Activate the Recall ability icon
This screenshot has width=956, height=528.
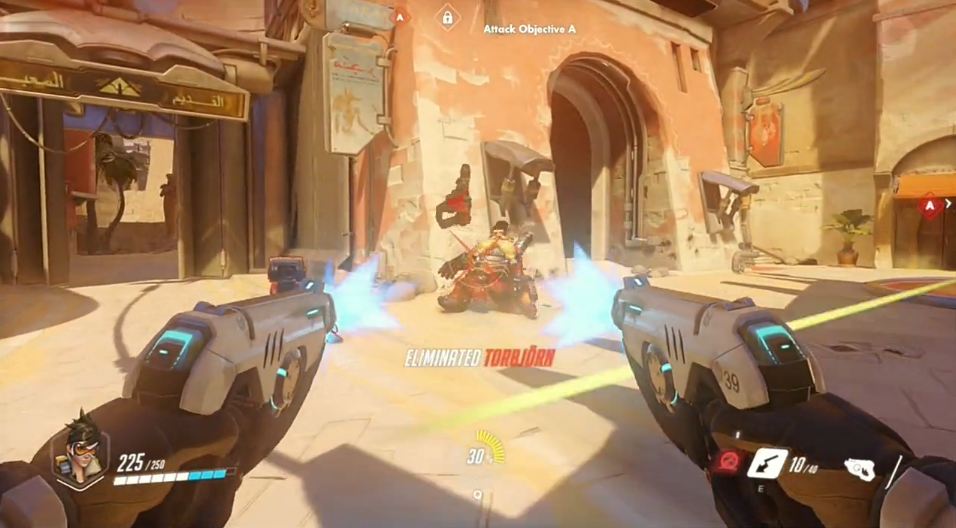tap(768, 462)
